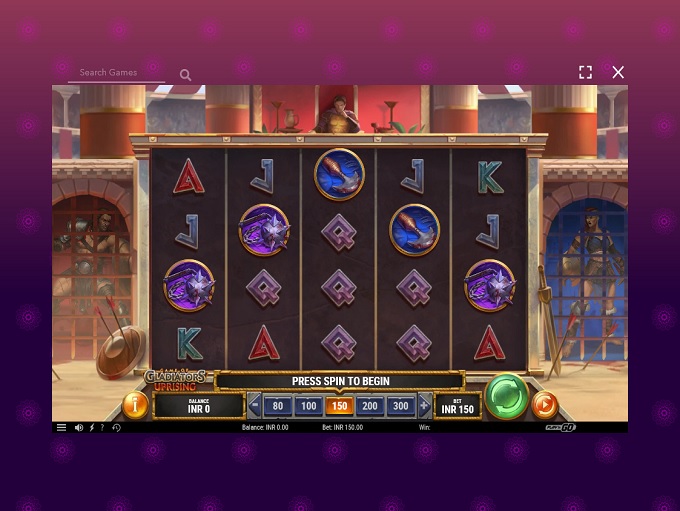Open the orange info paytable button
This screenshot has width=680, height=511.
point(134,405)
